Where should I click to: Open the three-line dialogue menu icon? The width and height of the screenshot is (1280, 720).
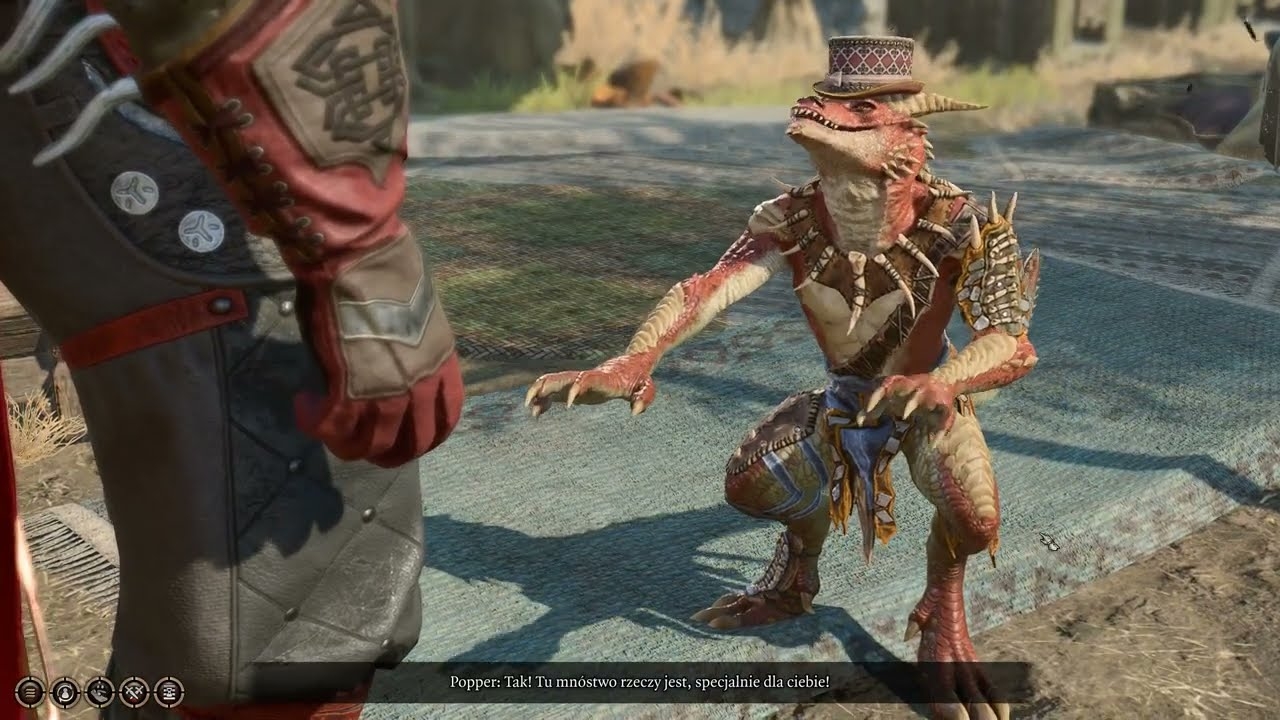point(30,690)
